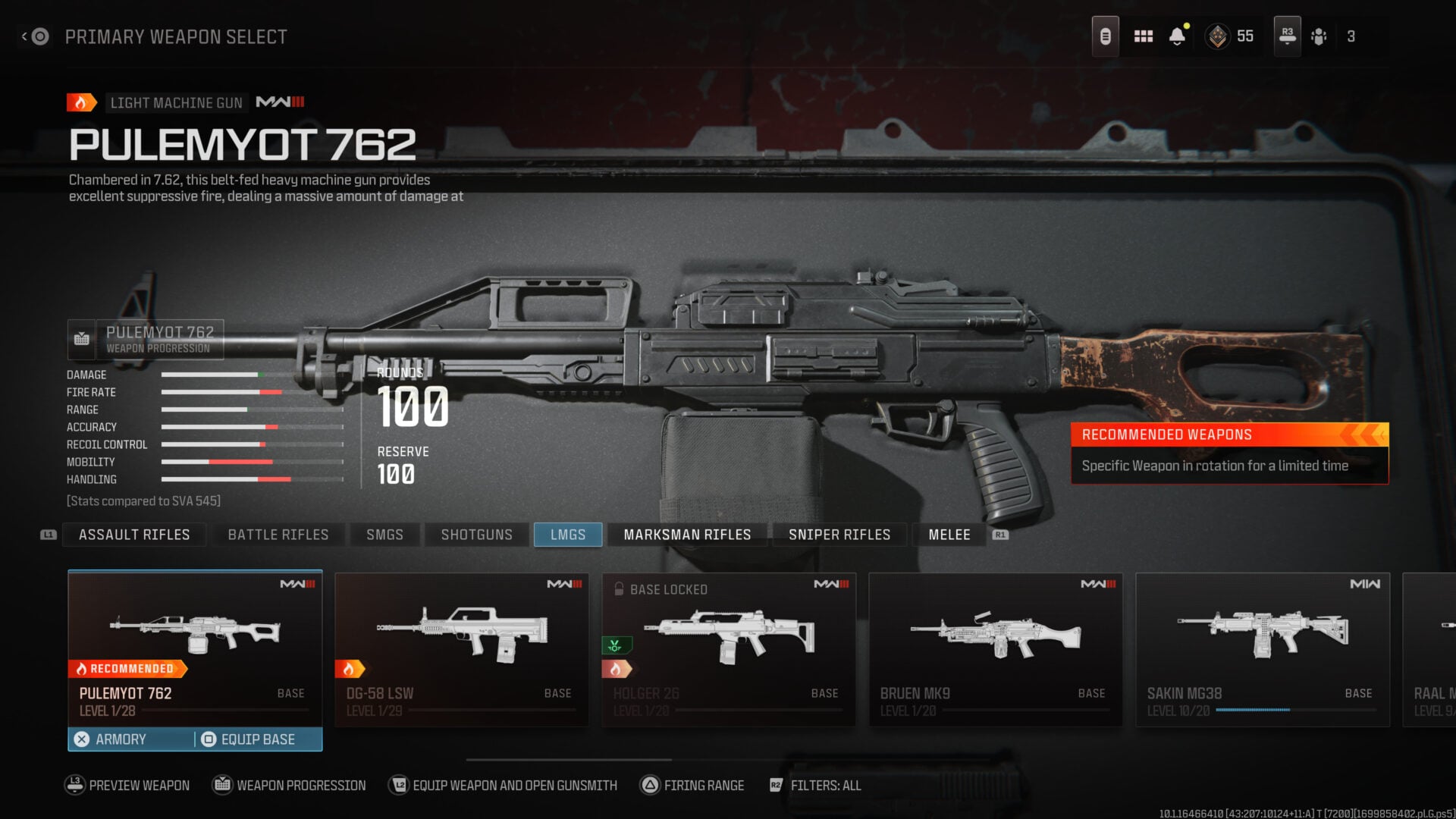Pick the Bruen MK9 weapon card
The image size is (1456, 819).
pyautogui.click(x=996, y=648)
